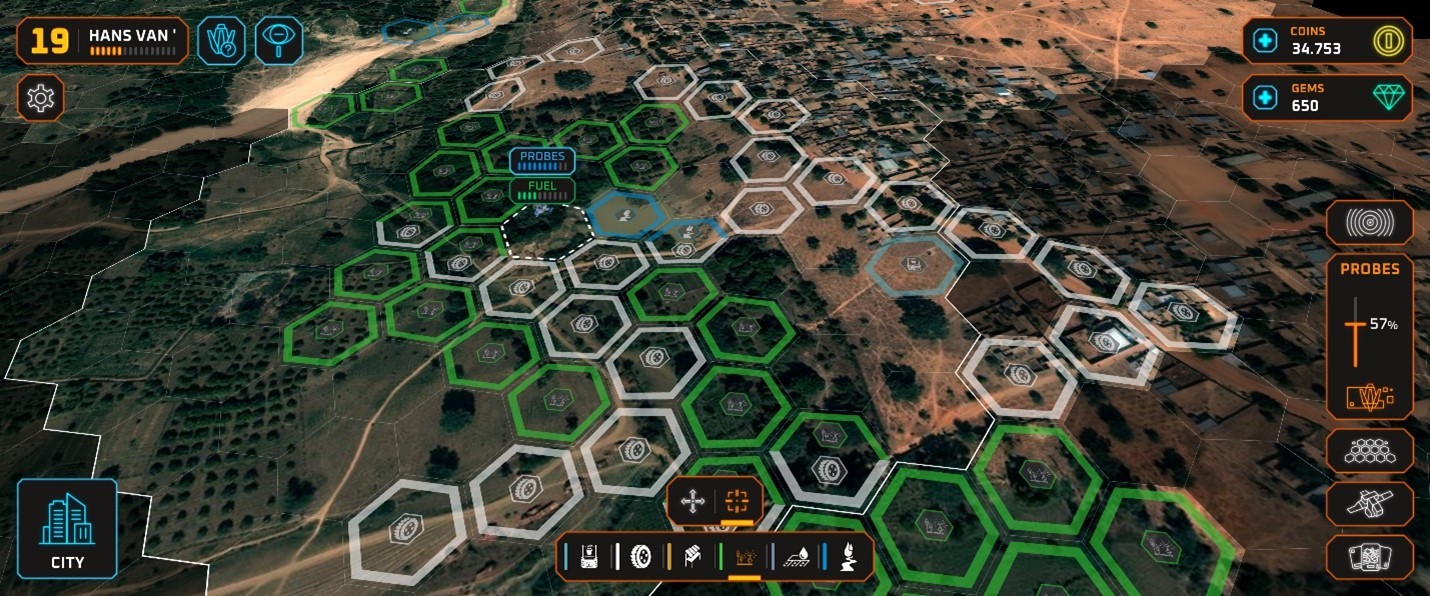Buy gems using the plus button
The width and height of the screenshot is (1430, 596).
coord(1265,98)
